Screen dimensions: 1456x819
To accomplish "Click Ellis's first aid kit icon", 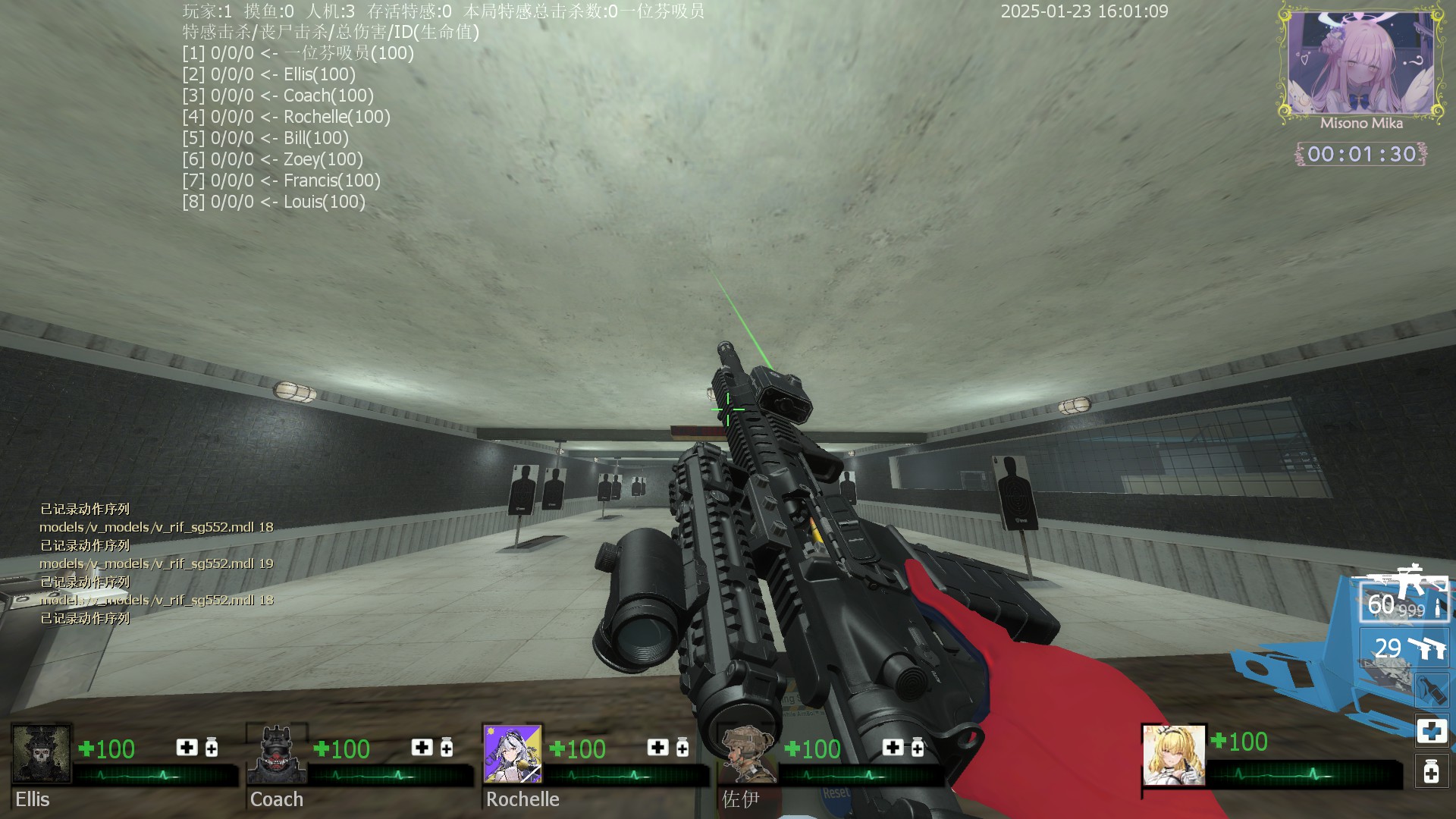I will (187, 748).
